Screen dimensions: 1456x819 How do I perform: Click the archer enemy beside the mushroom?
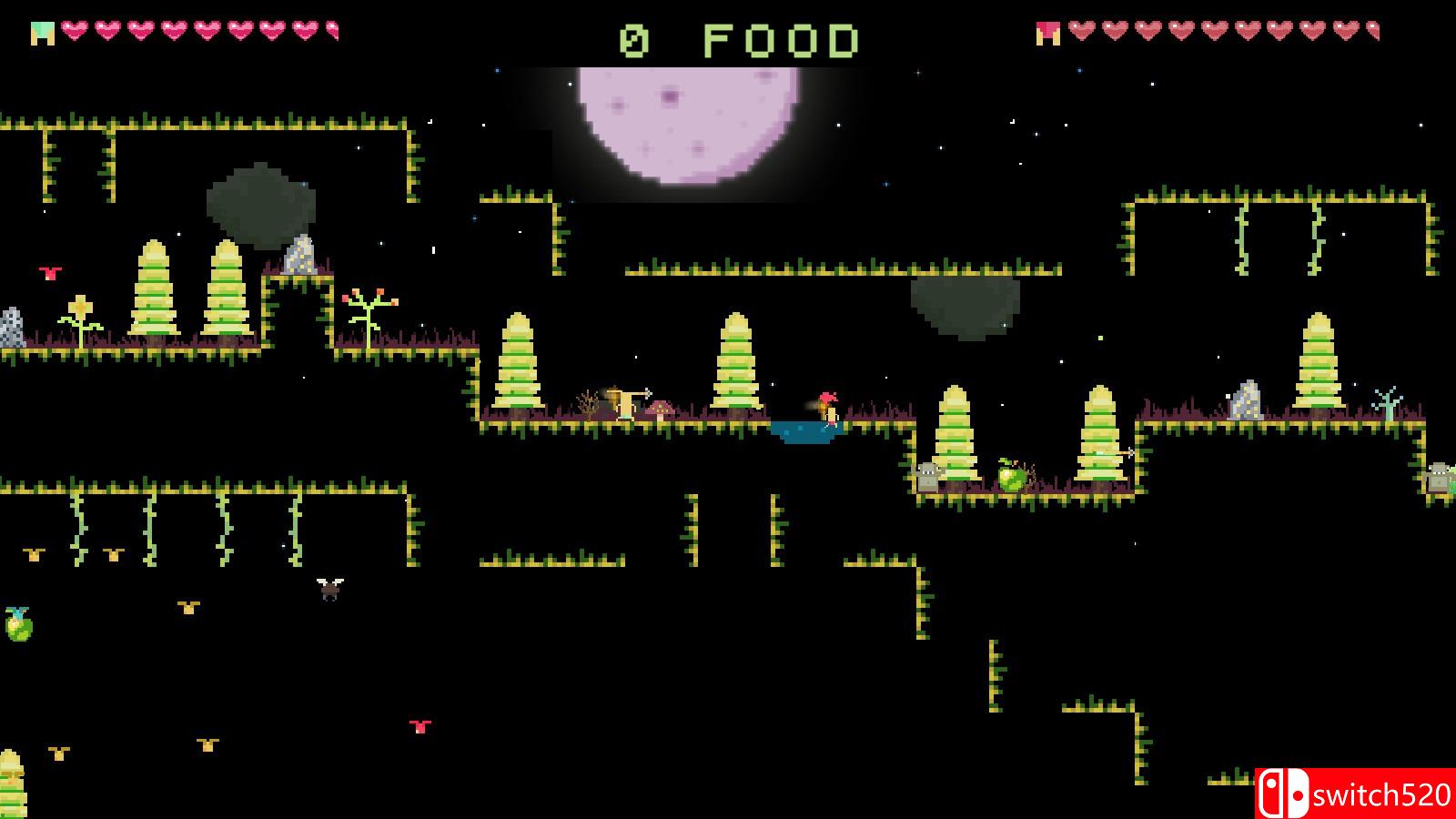[628, 400]
